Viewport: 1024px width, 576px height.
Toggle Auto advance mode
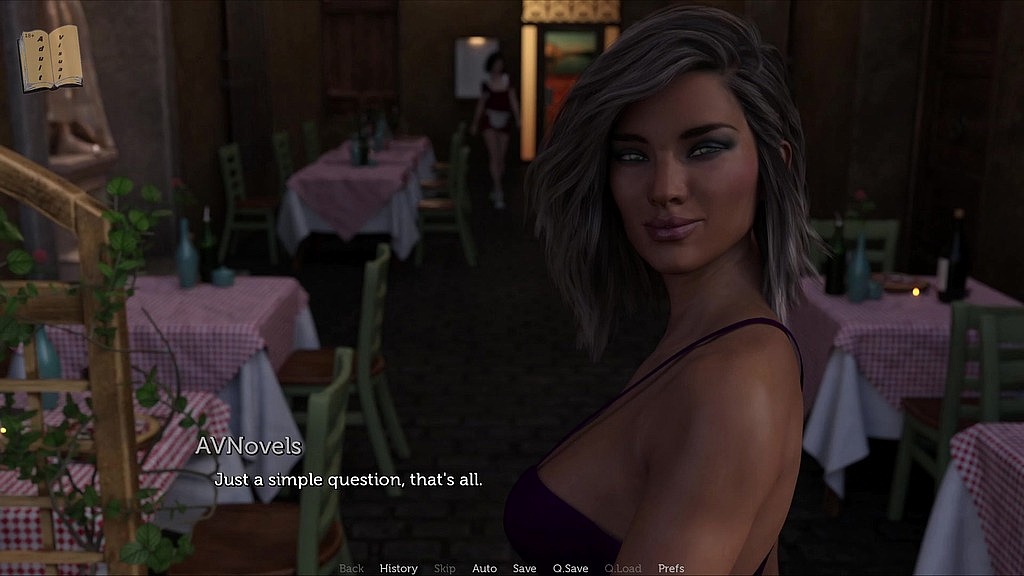coord(484,568)
